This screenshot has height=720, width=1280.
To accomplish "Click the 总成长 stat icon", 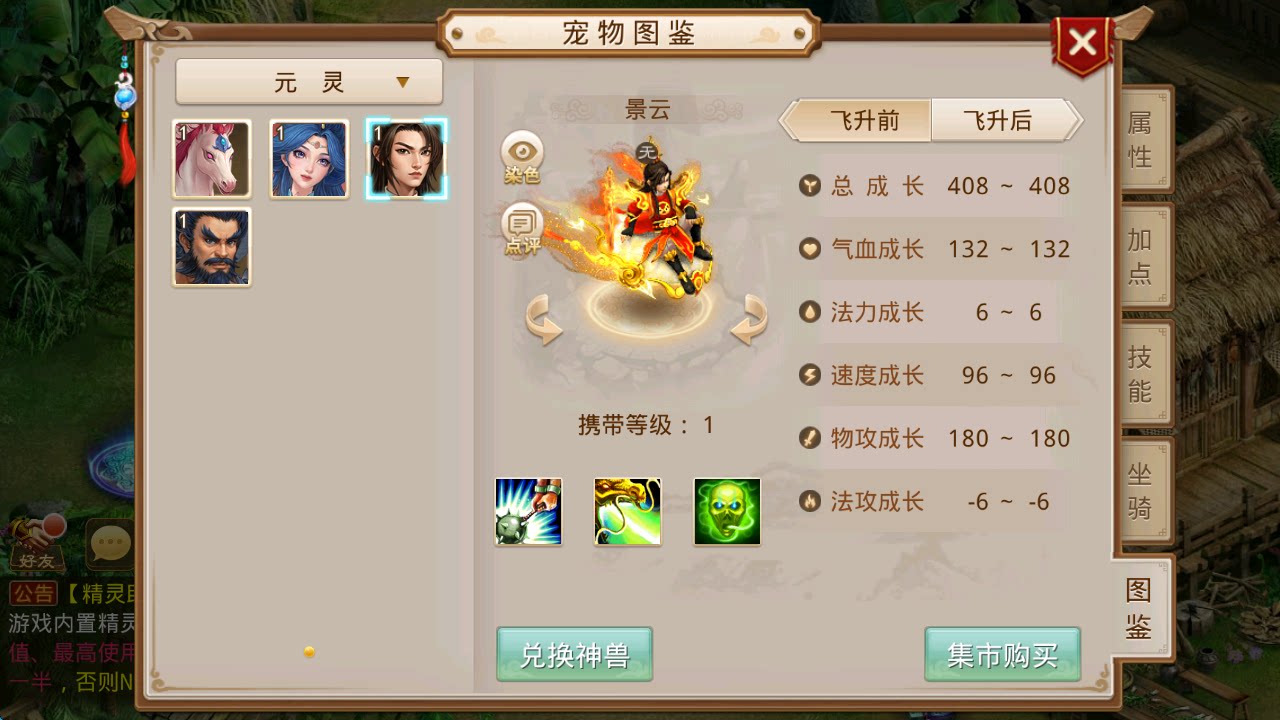I will pos(809,186).
